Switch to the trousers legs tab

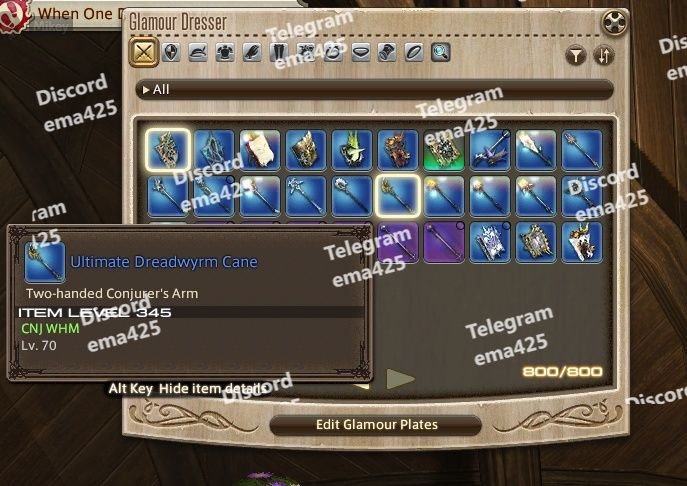[x=279, y=53]
